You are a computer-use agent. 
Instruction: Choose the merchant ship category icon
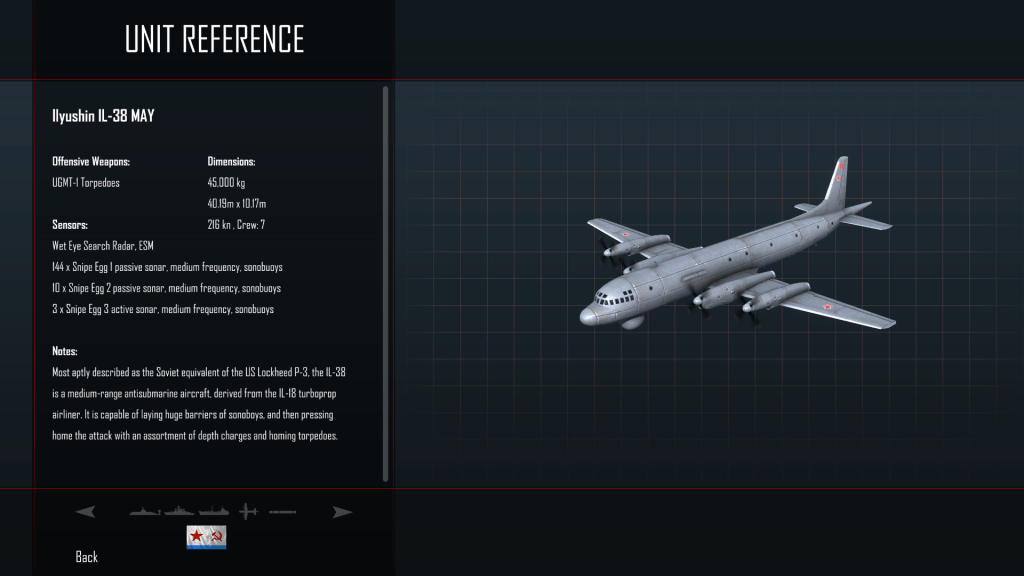point(214,512)
